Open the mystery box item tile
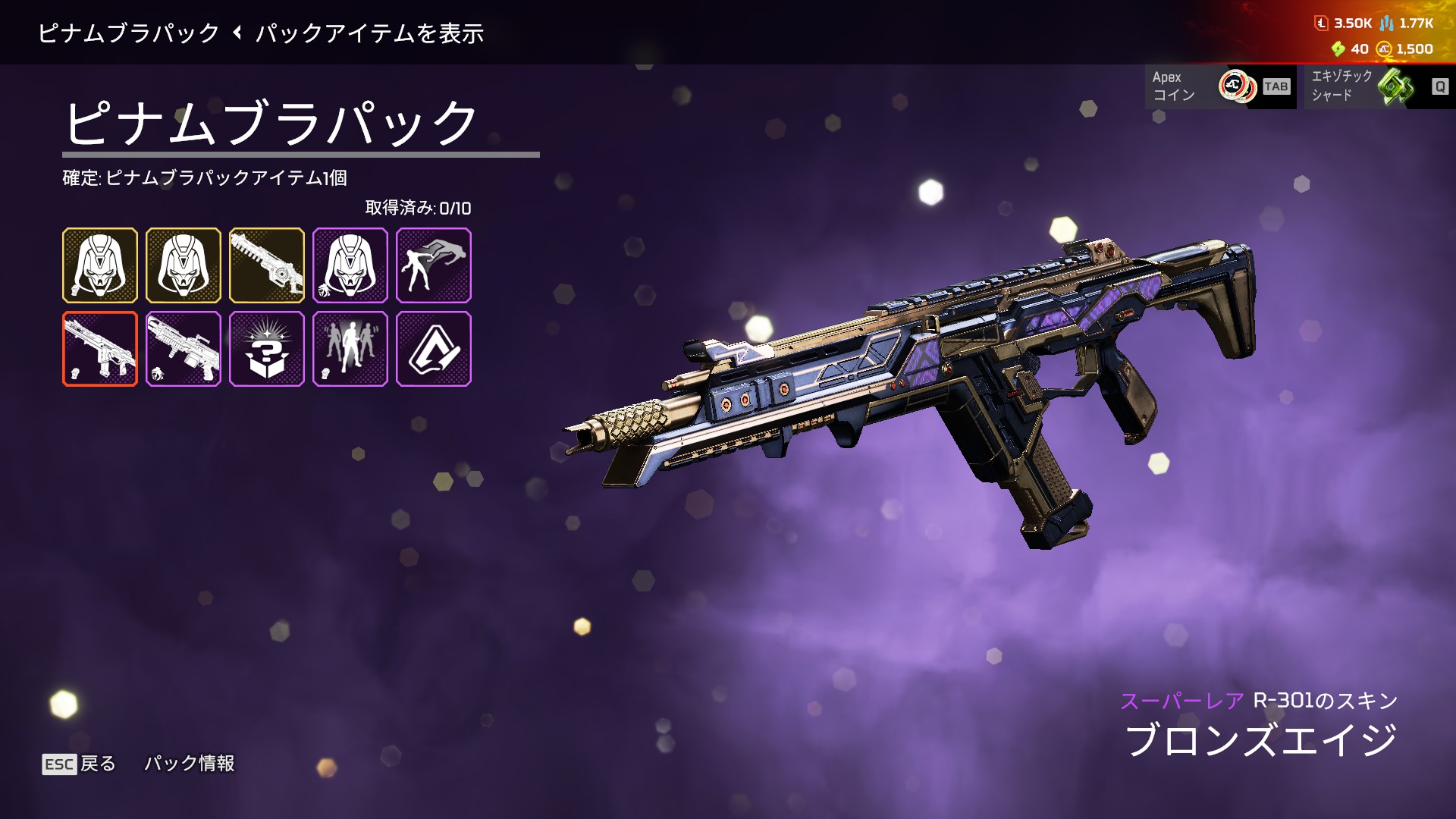 point(266,349)
